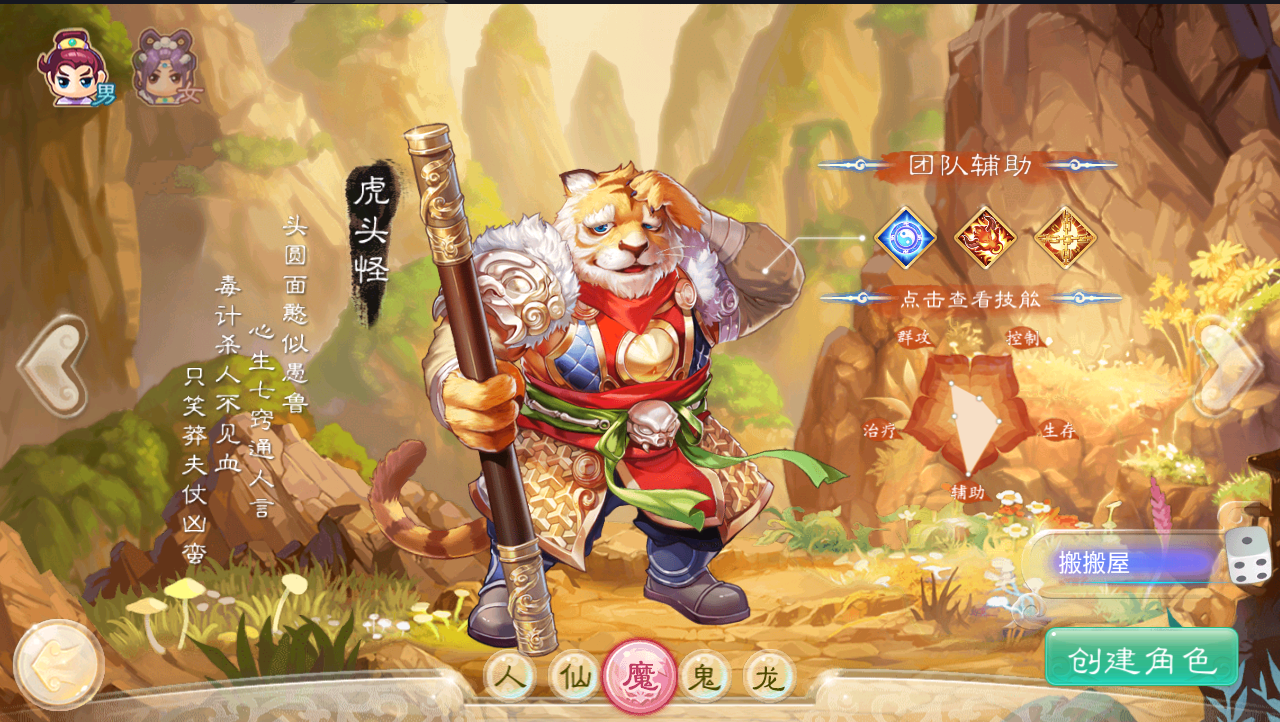This screenshot has height=722, width=1280.
Task: Click the 辅助 node on the skill radar
Action: 967,491
